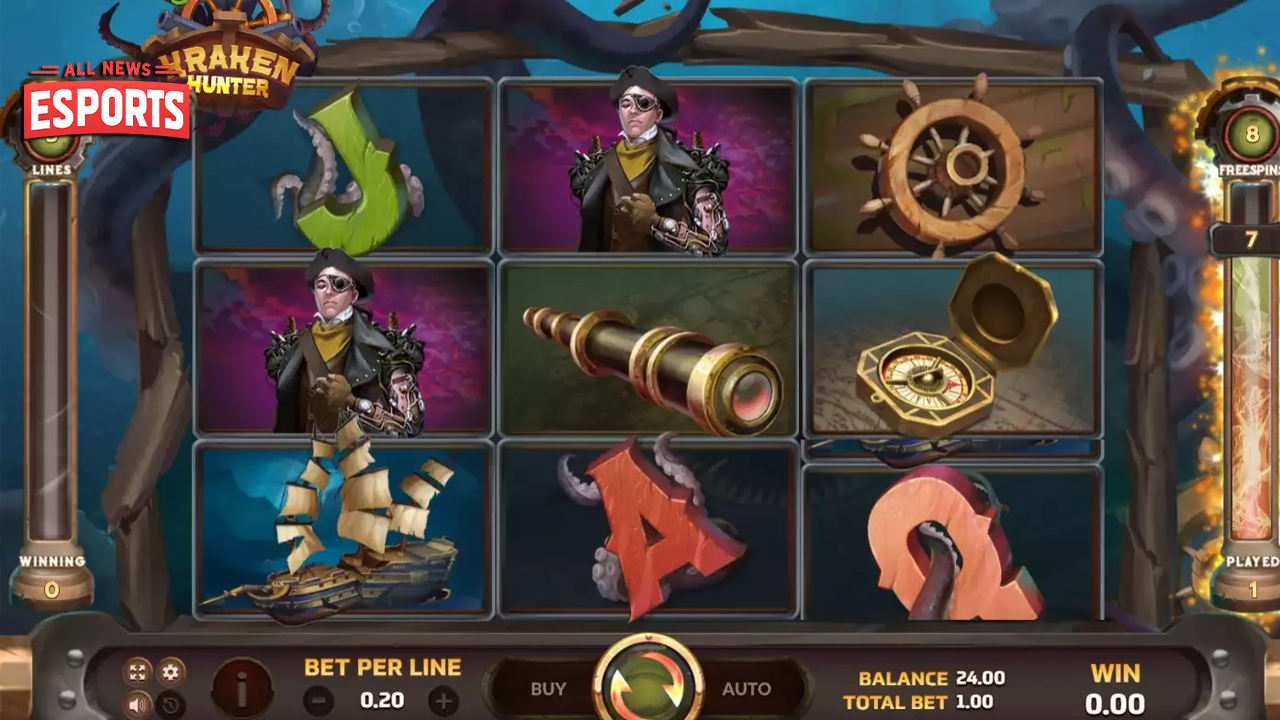
Task: Open the red info paytable button
Action: [242, 688]
